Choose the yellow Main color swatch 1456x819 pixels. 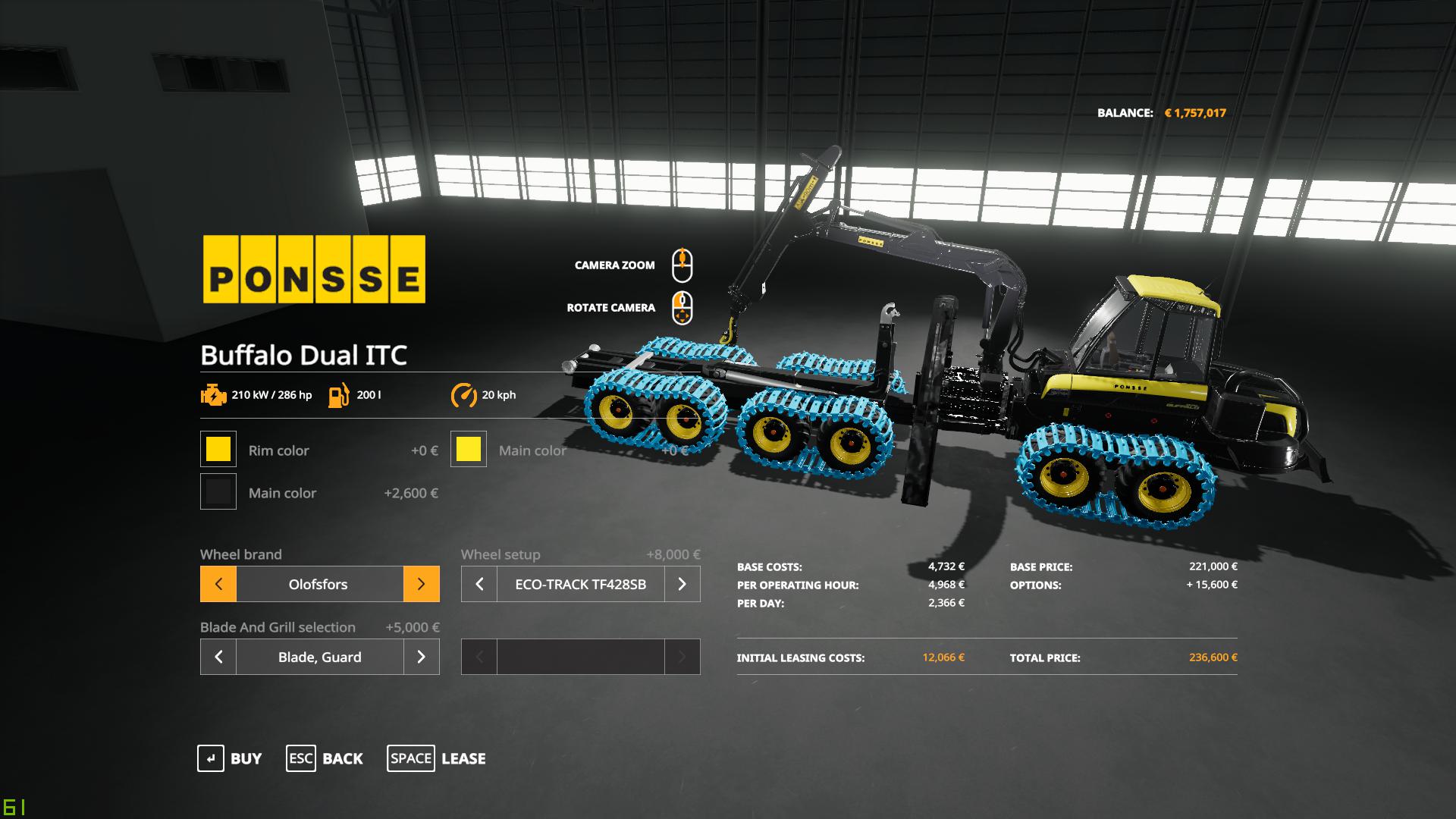click(x=469, y=450)
